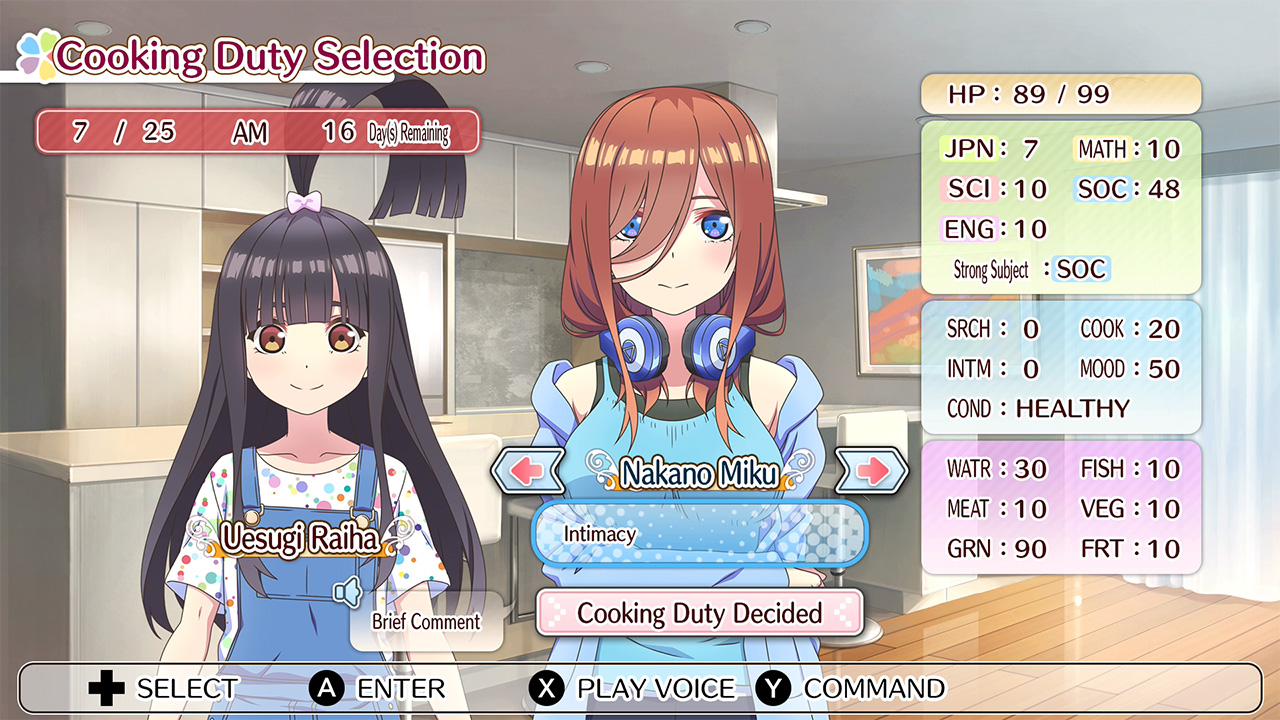Click the Cooking Duty Decided button

click(700, 614)
